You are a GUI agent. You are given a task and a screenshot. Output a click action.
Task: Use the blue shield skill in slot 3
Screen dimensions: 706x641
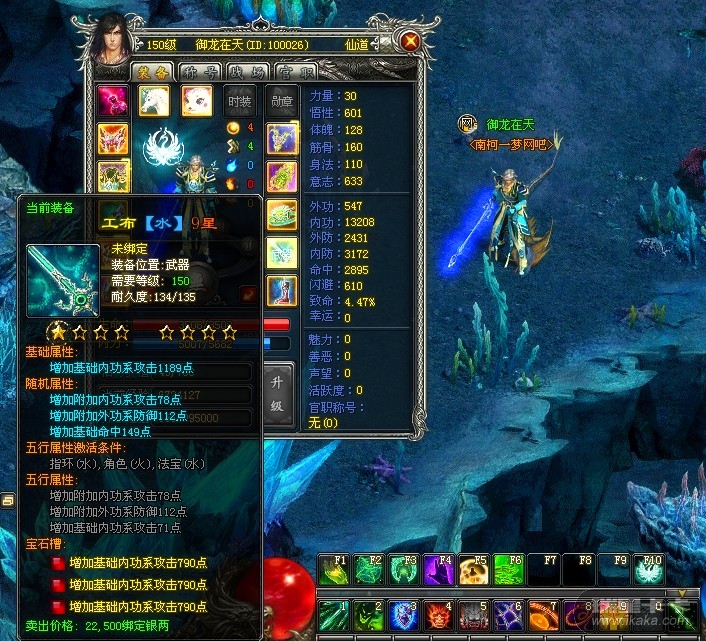tap(402, 615)
